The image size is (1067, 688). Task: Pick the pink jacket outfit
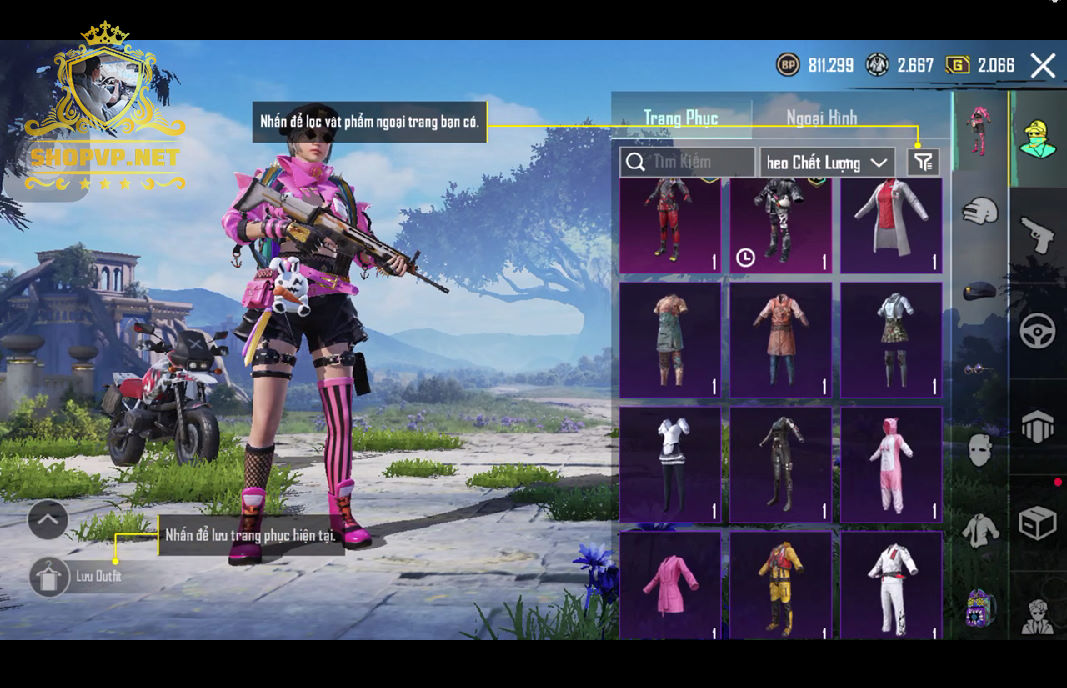tap(670, 585)
